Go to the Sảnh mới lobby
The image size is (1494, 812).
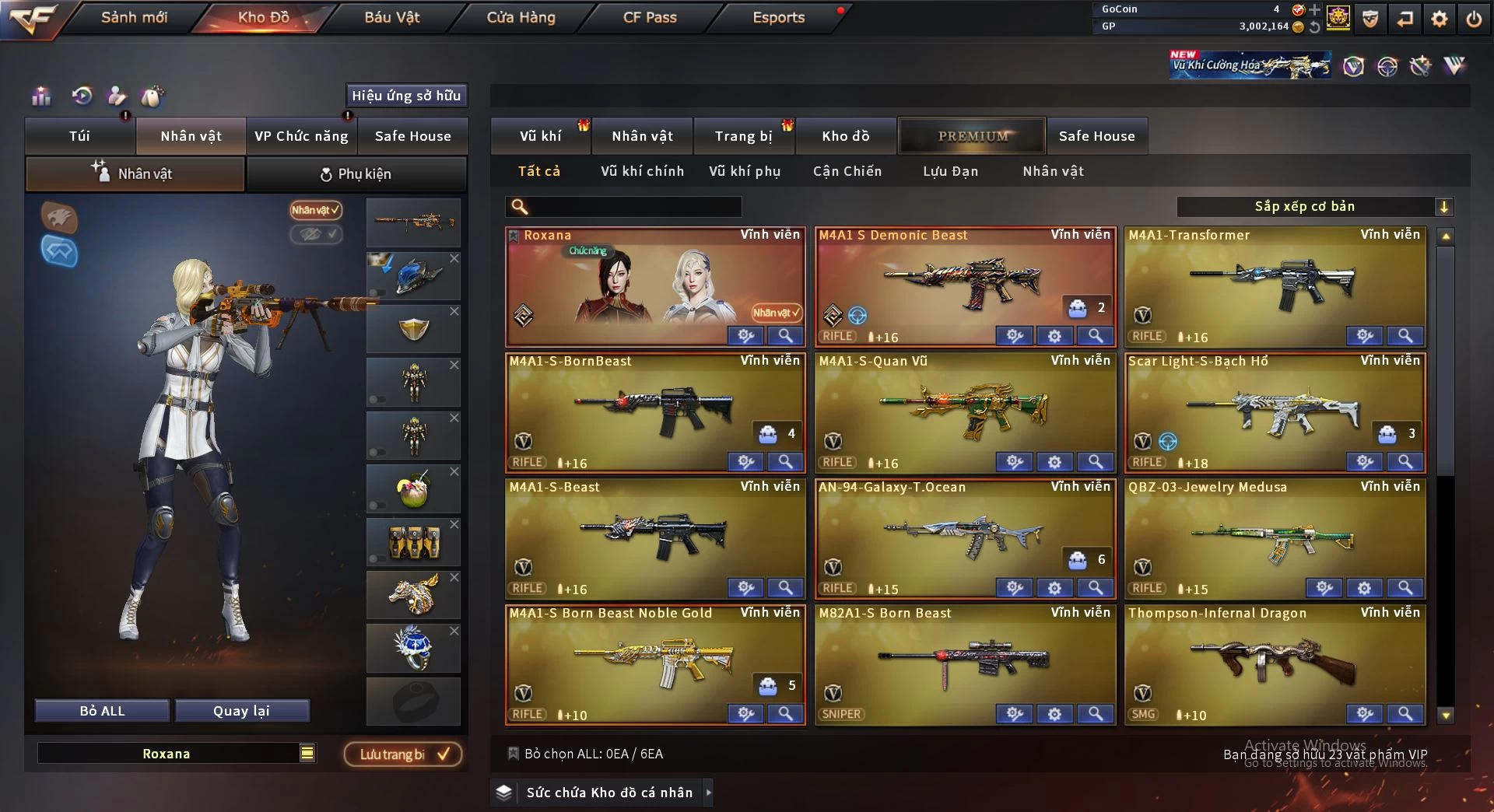(134, 17)
